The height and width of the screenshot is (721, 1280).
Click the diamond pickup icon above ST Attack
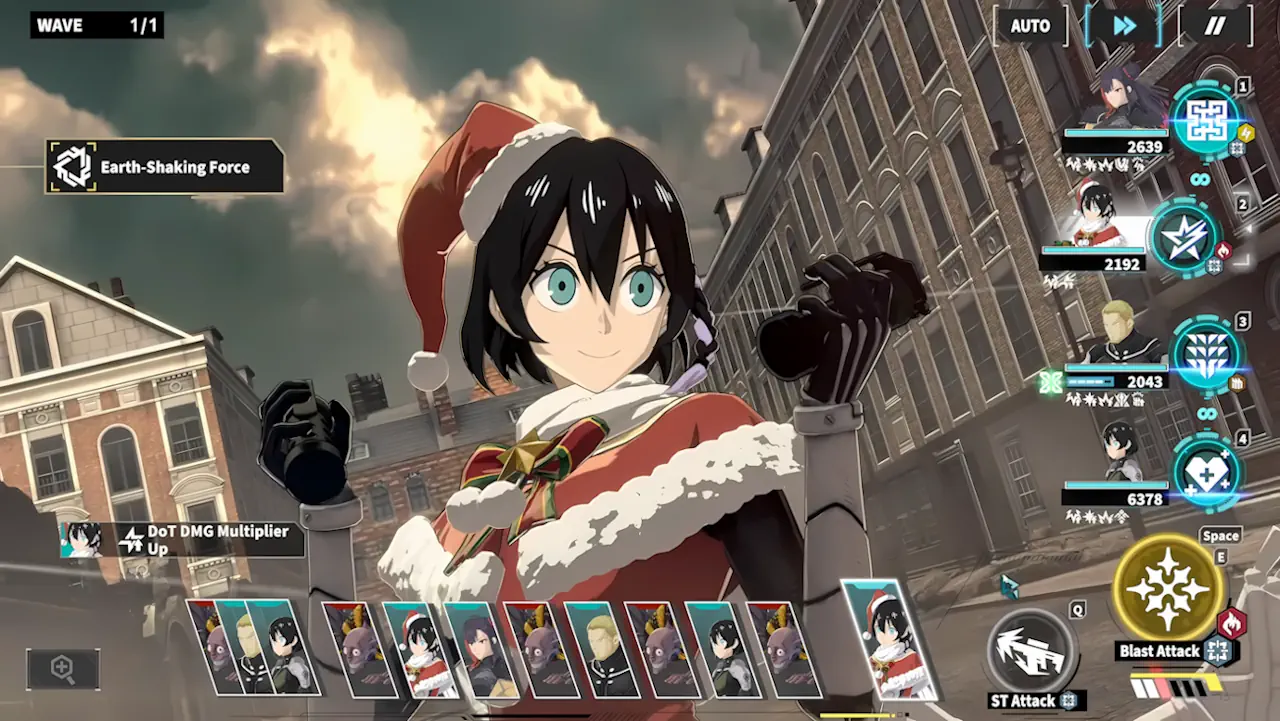1009,586
